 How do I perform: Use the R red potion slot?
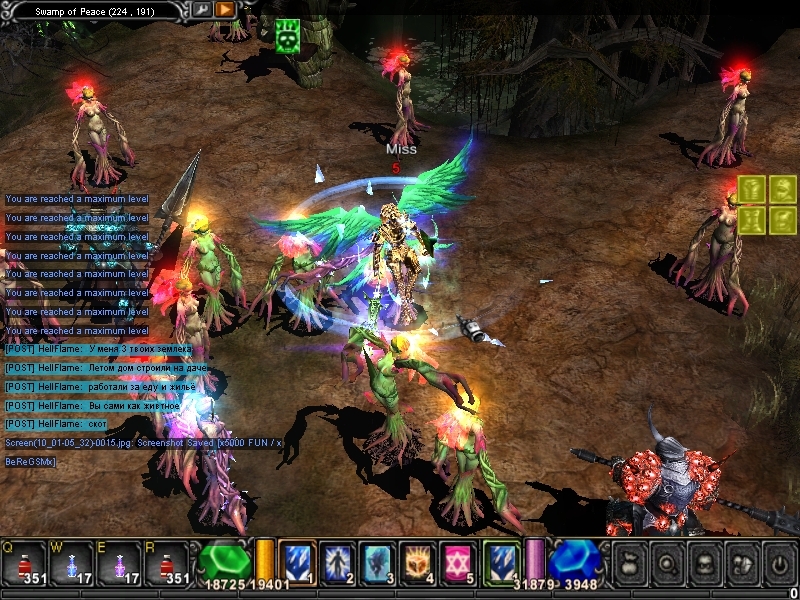166,562
